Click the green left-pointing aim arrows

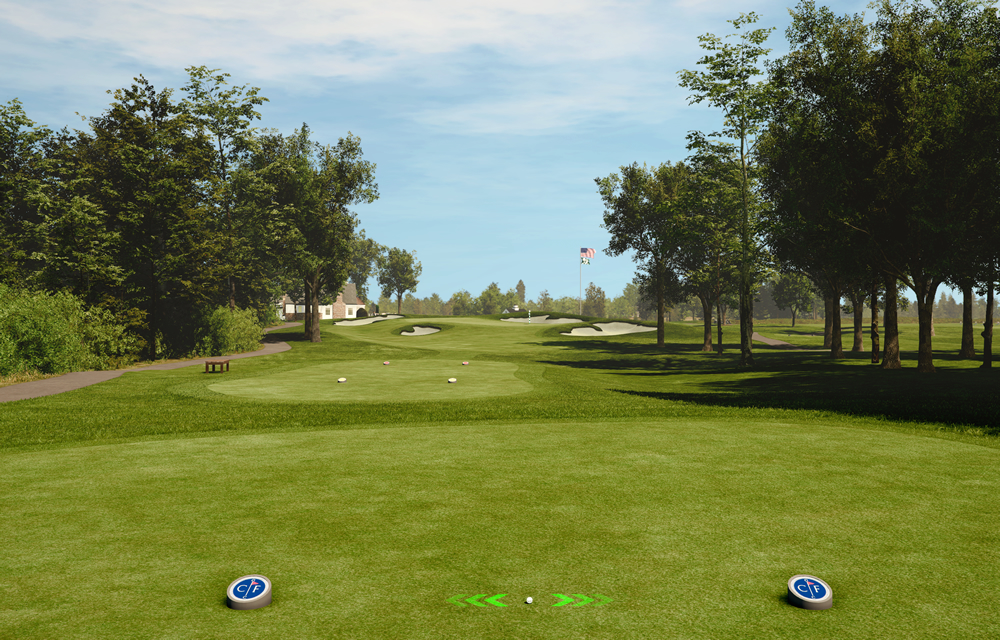(479, 600)
